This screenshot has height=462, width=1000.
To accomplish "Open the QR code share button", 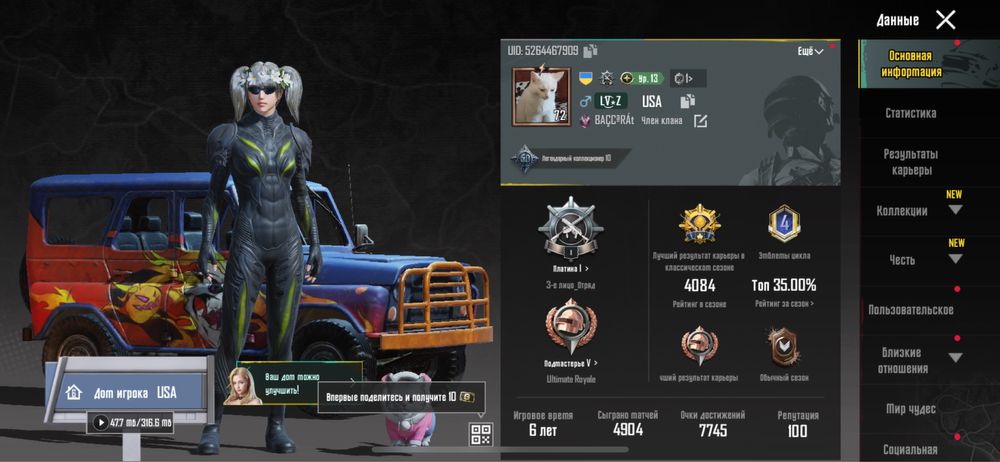I will [481, 433].
